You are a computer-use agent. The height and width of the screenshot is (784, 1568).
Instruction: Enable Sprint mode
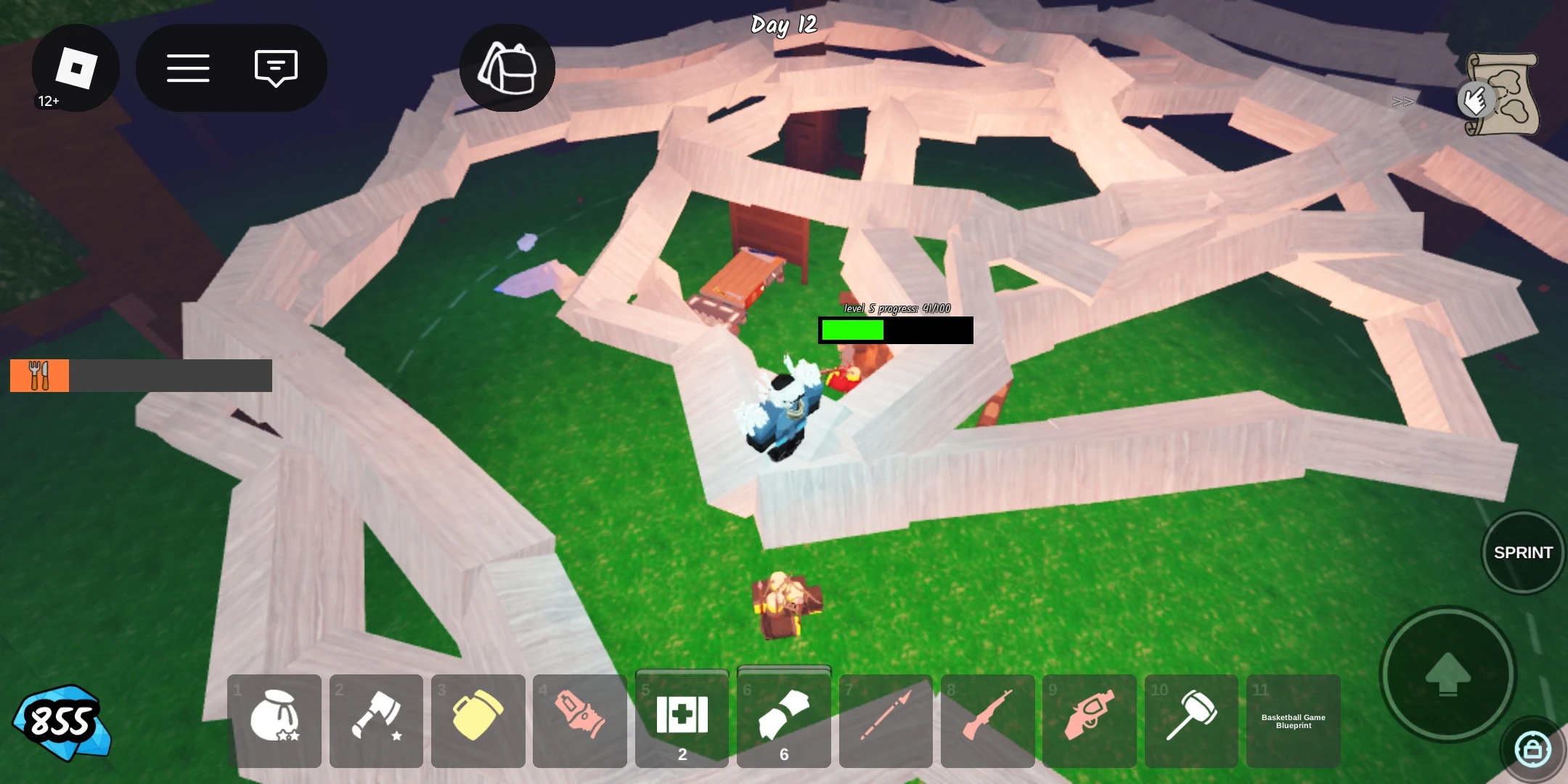(x=1522, y=552)
